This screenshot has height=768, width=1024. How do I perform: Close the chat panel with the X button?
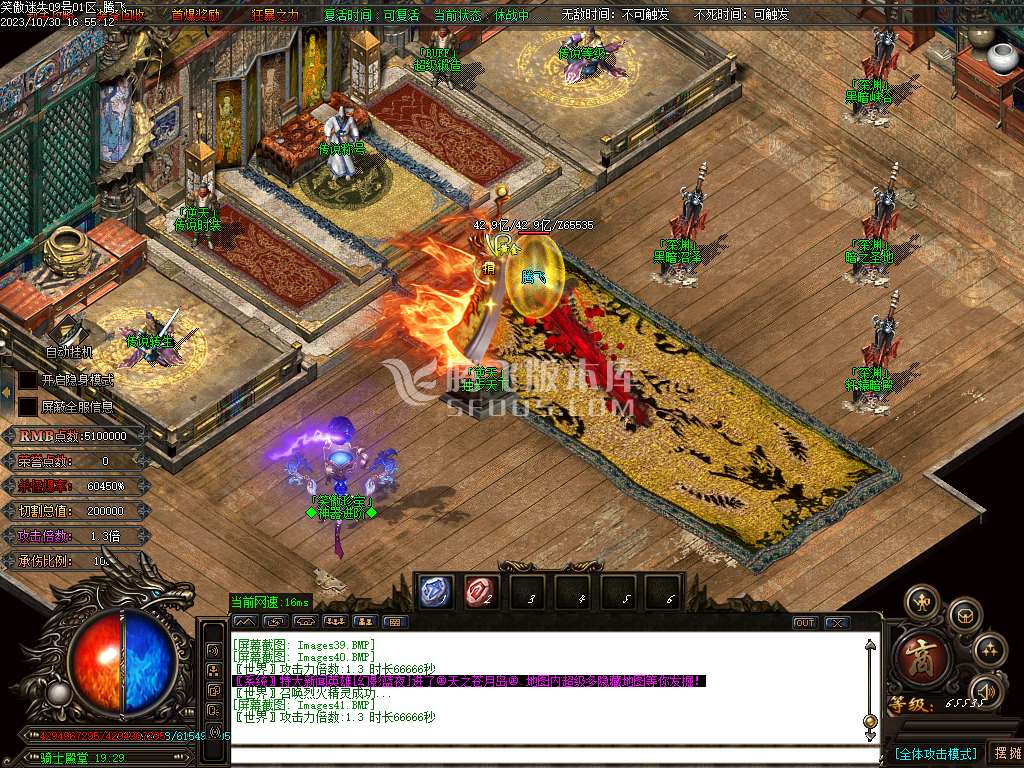point(836,622)
